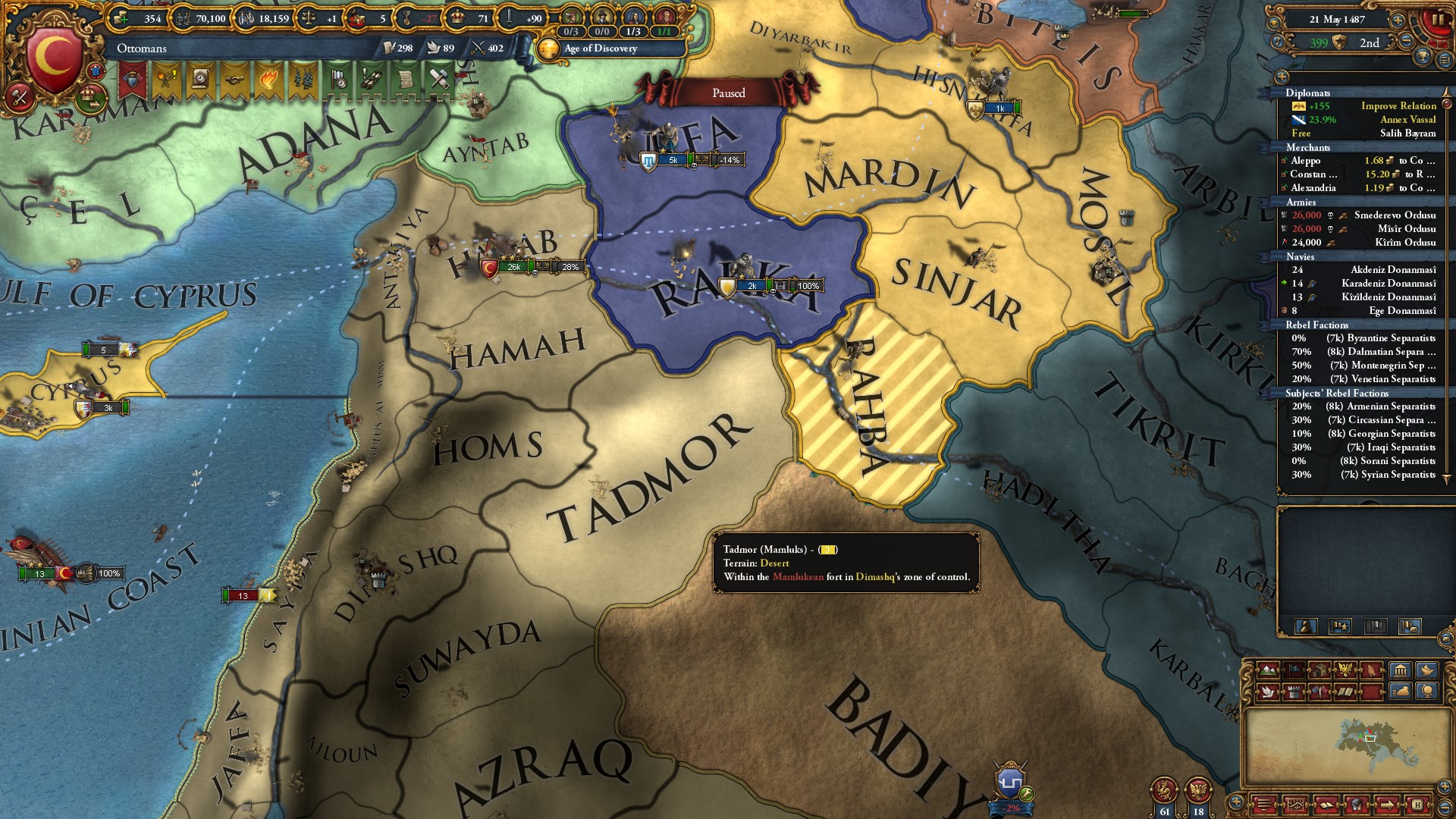Open the religious mapmode dove icon
Viewport: 1456px width, 819px height.
(1266, 692)
